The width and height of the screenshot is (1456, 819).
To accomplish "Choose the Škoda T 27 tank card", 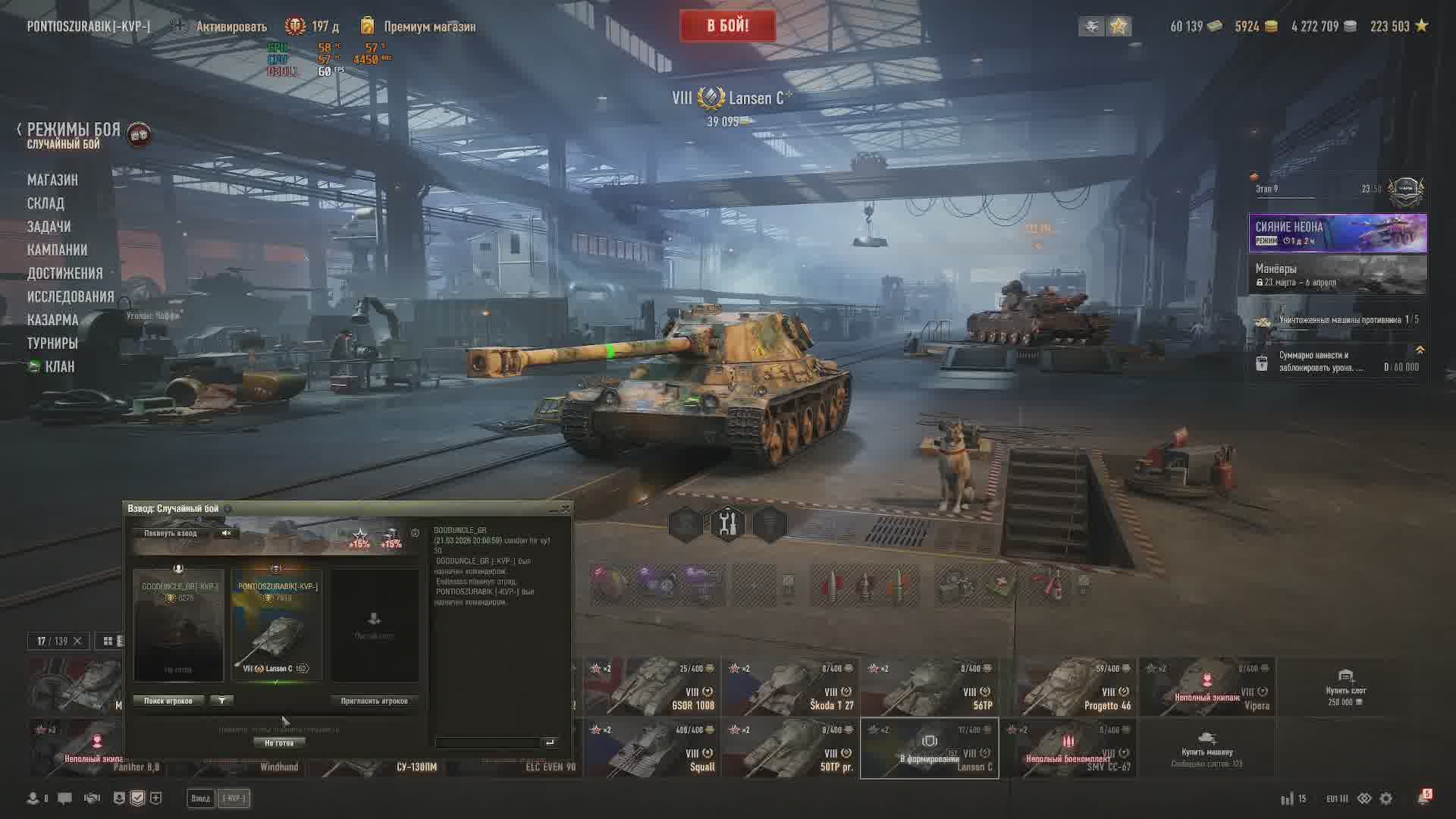I will (x=789, y=687).
